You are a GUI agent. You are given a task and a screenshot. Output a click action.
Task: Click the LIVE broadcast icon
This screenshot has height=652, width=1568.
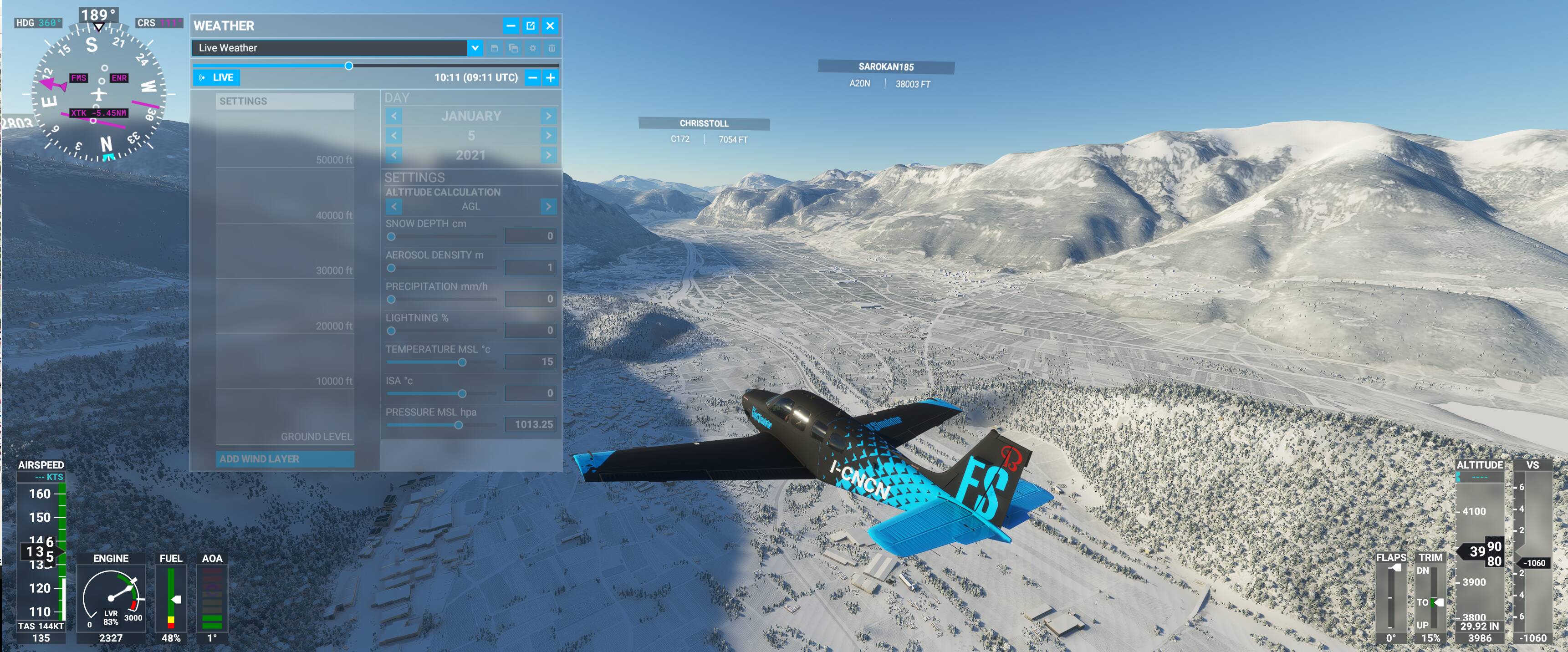click(202, 77)
